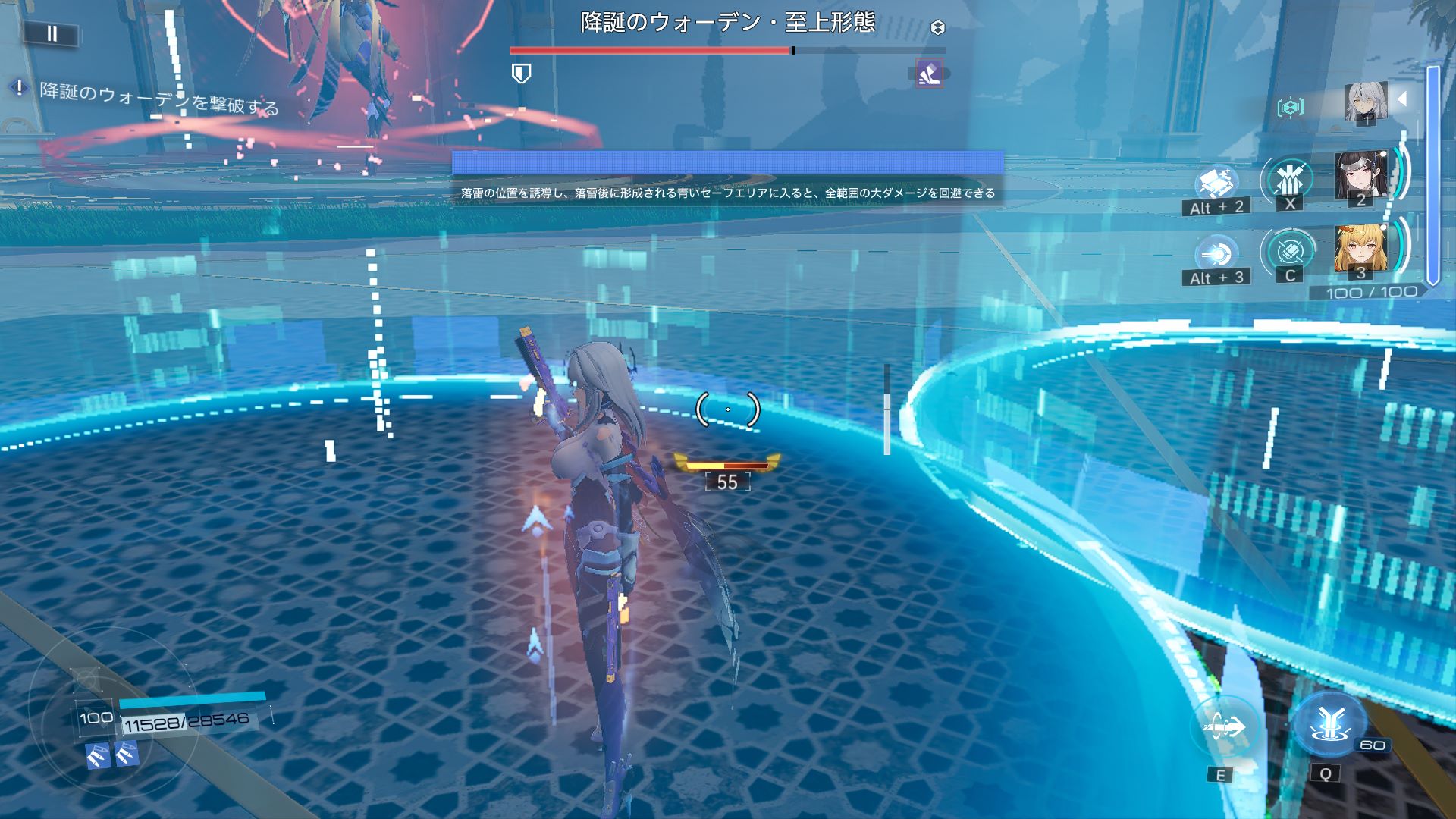Unleash the ultimate skill costing 60

(1327, 724)
